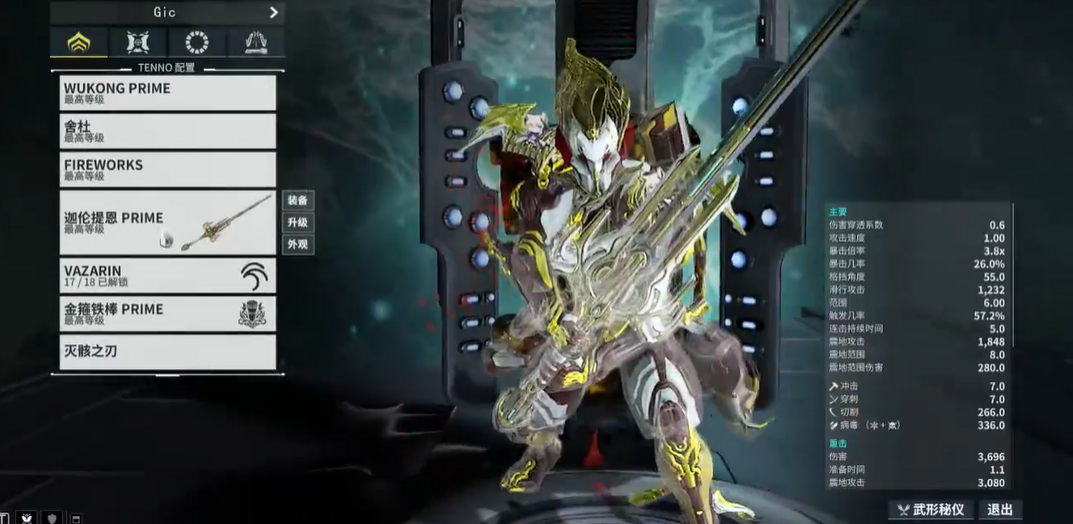Open the VAZARIN focus school slot
The width and height of the screenshot is (1073, 524).
pyautogui.click(x=167, y=275)
